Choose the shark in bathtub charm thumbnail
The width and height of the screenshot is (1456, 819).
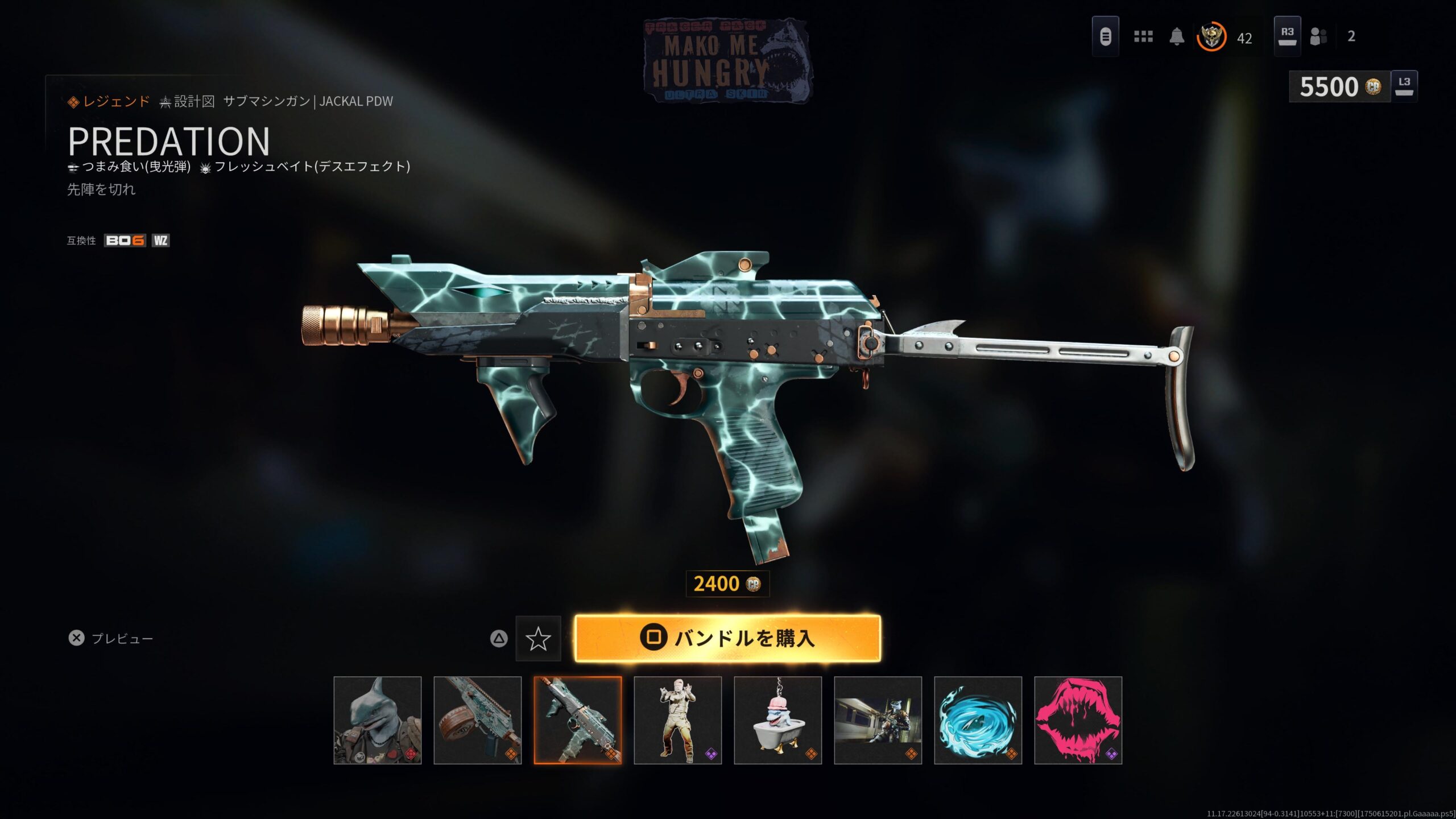778,720
